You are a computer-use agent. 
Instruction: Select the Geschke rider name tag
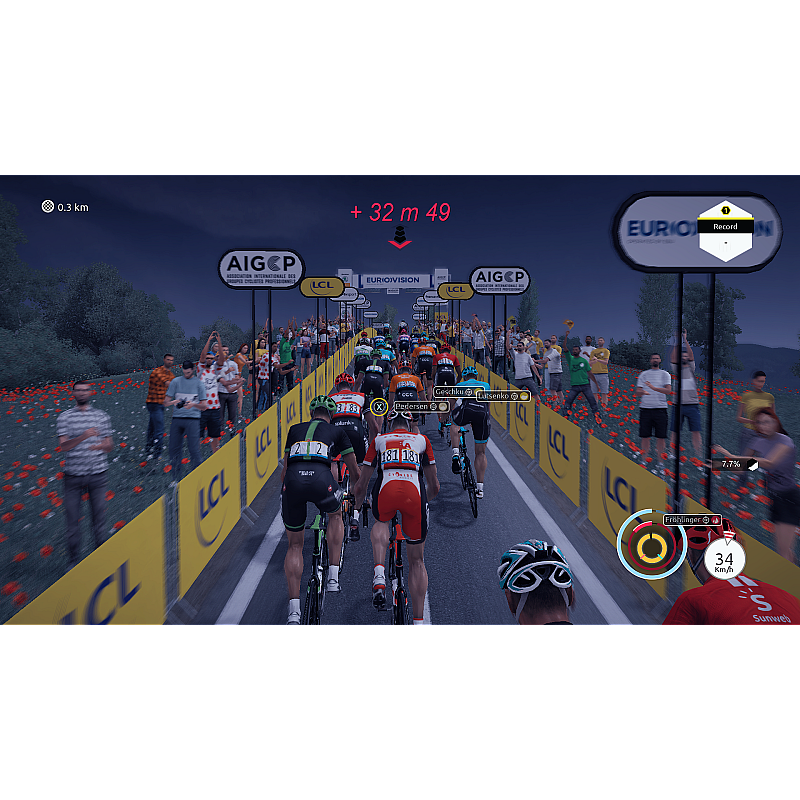point(453,392)
